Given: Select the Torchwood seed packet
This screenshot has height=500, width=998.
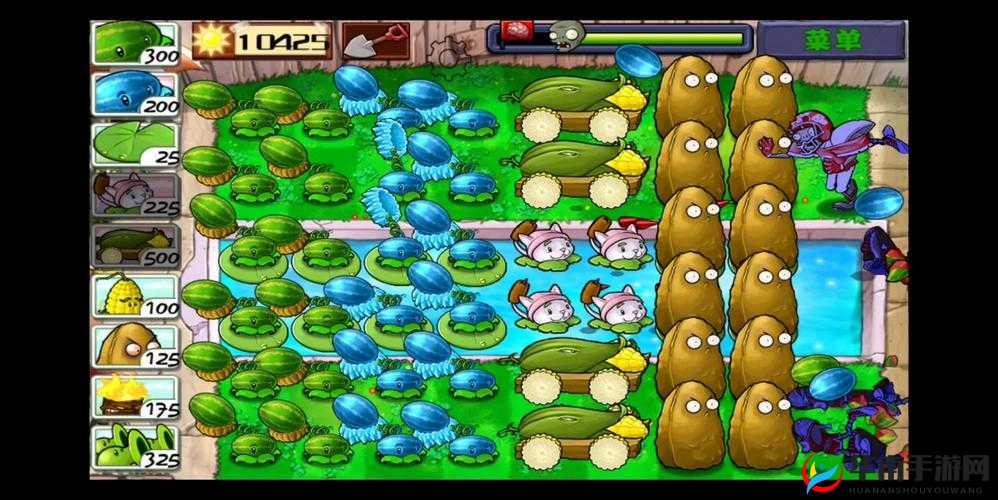Looking at the screenshot, I should pos(135,397).
